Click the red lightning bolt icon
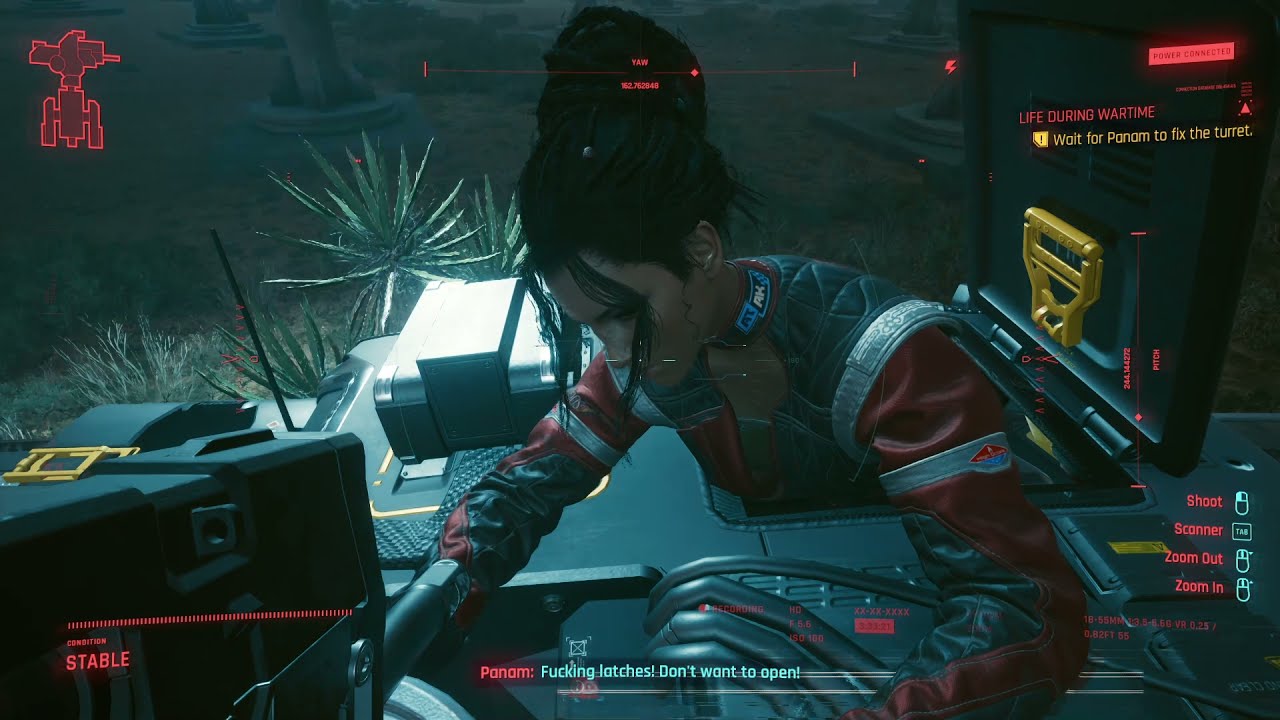 [950, 67]
